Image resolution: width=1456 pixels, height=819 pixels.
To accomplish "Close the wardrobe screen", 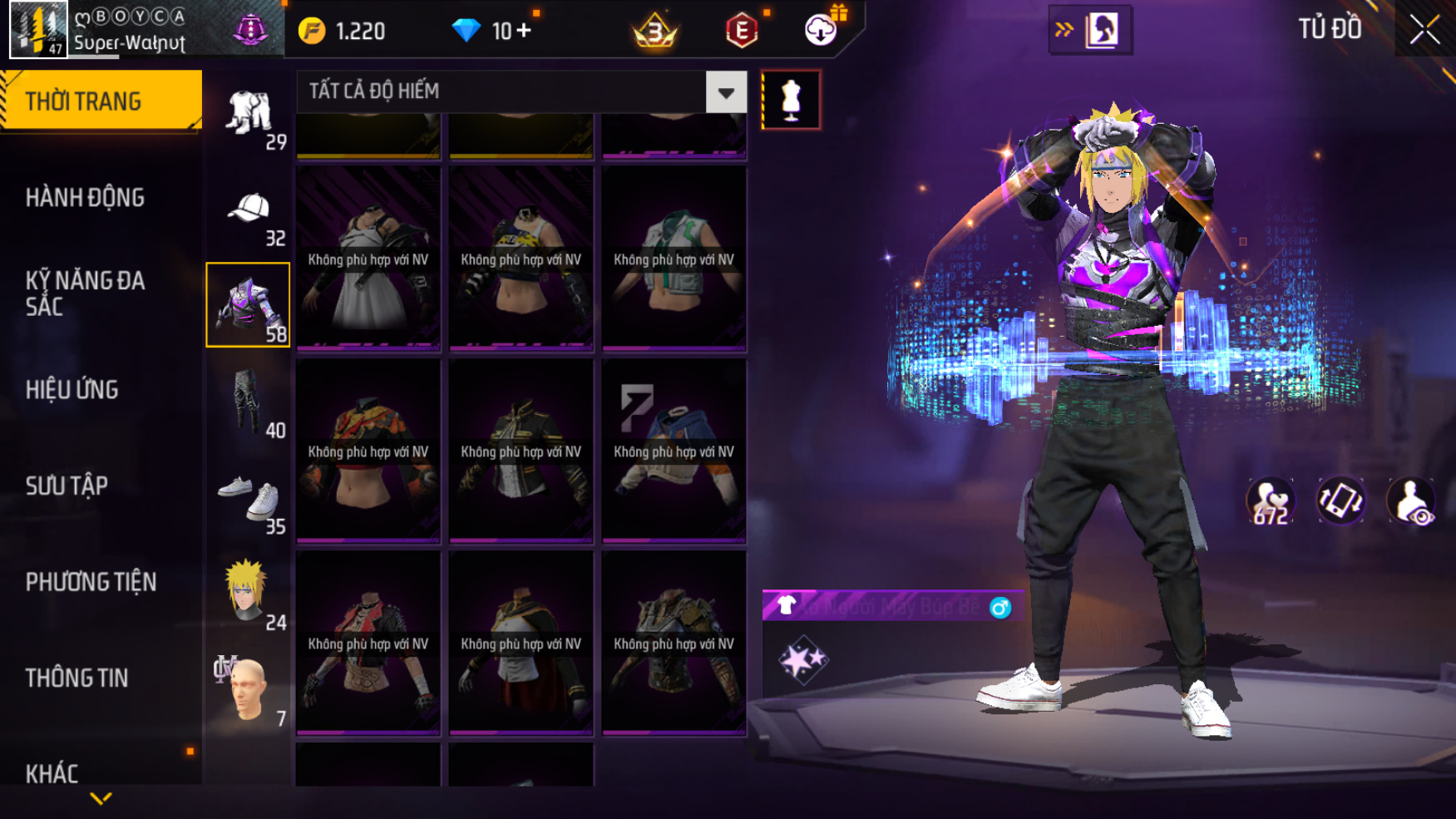I will pyautogui.click(x=1424, y=30).
